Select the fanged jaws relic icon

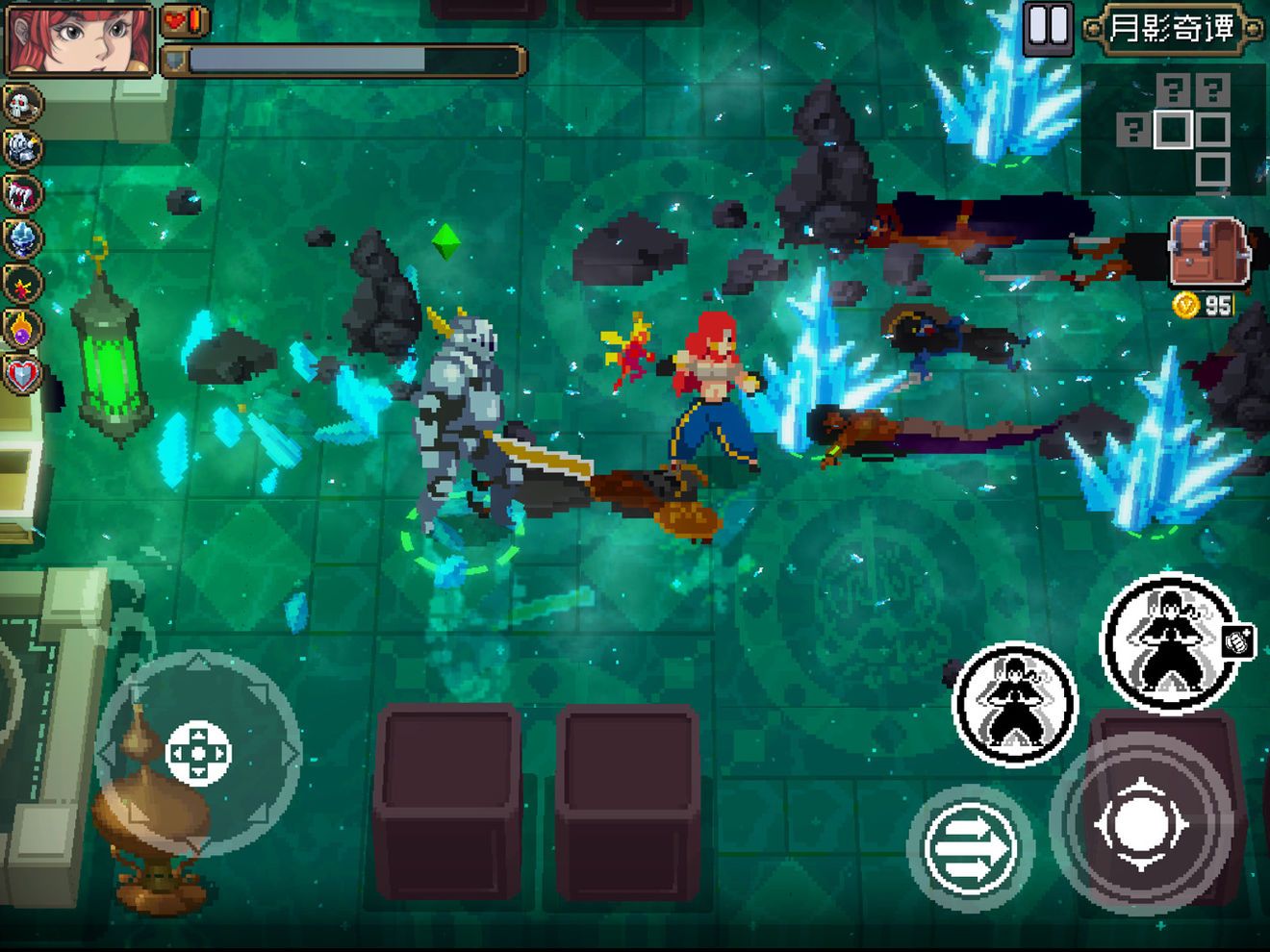click(22, 195)
